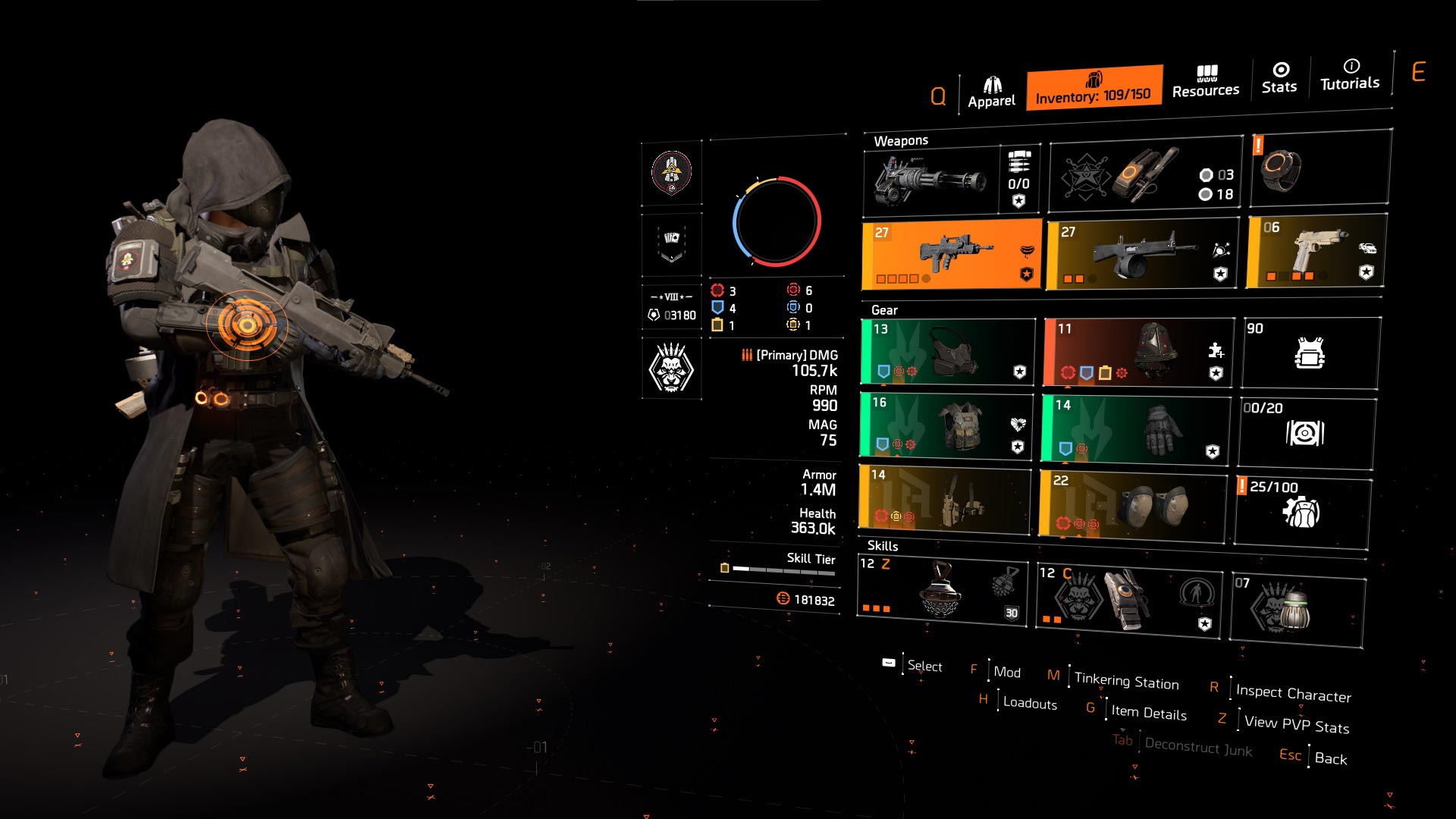Open the armor kit slot showing 90
The image size is (1456, 819).
click(x=1310, y=353)
